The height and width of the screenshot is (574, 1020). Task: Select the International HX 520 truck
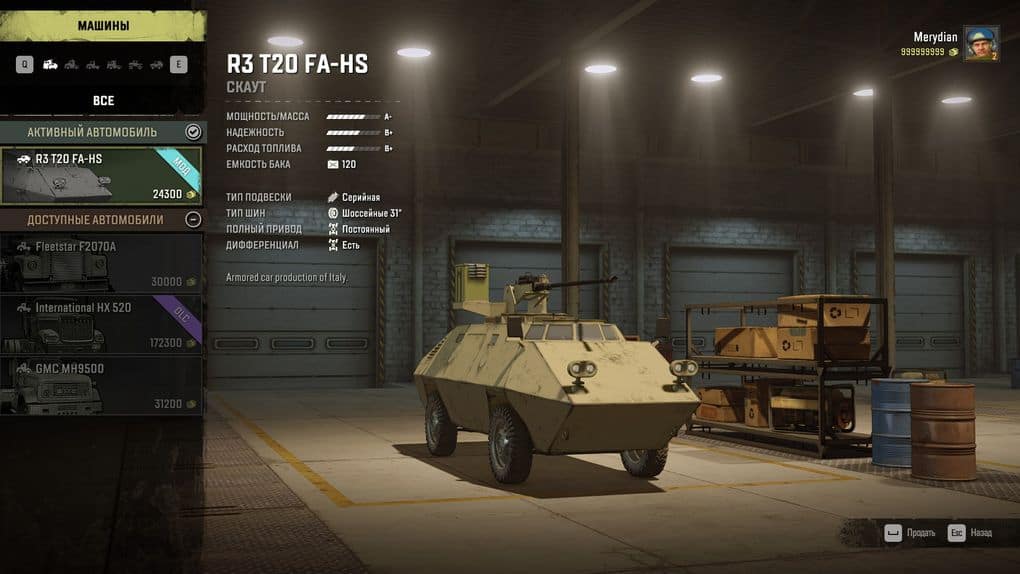(102, 325)
